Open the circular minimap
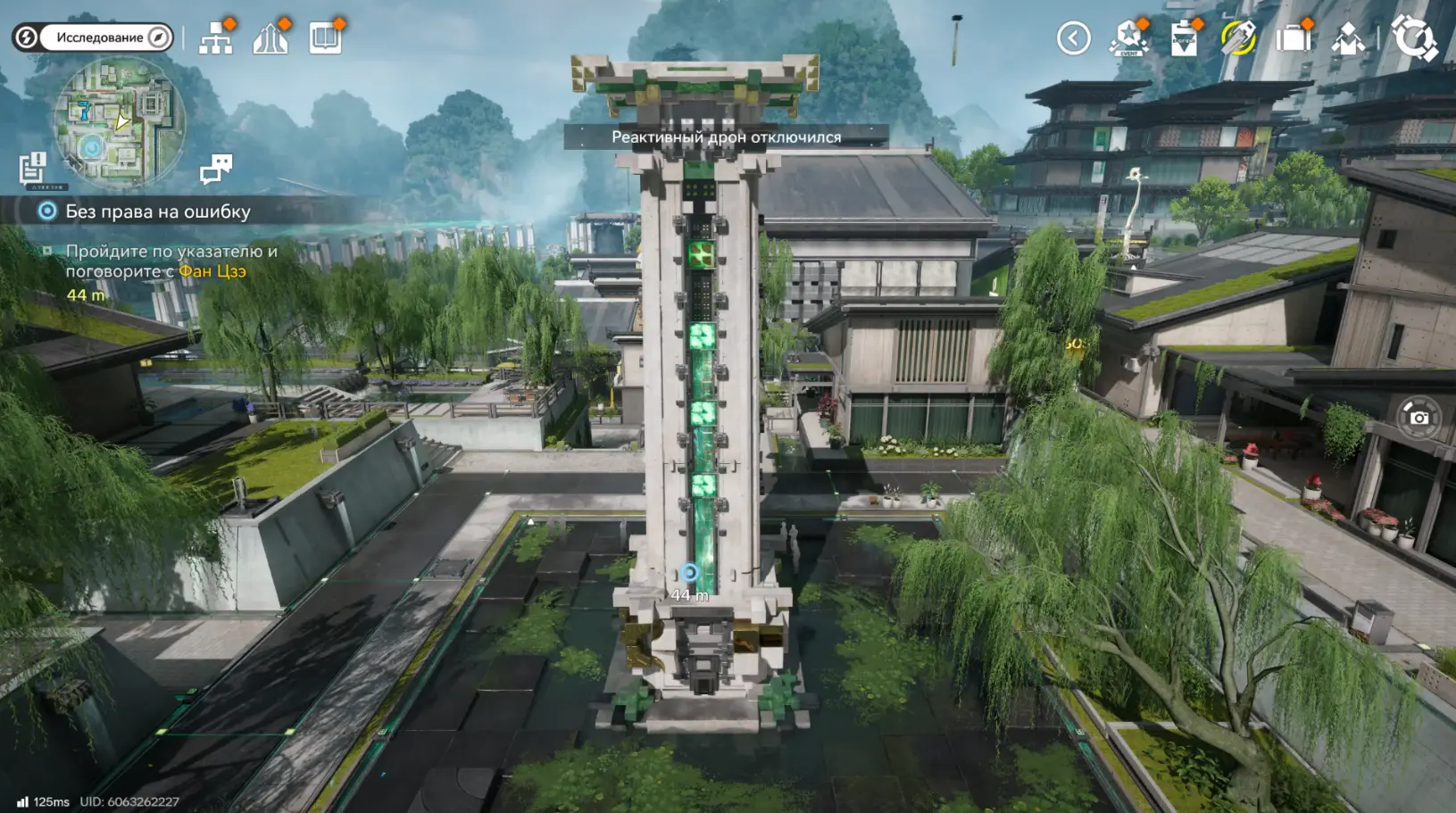This screenshot has height=813, width=1456. pyautogui.click(x=120, y=122)
